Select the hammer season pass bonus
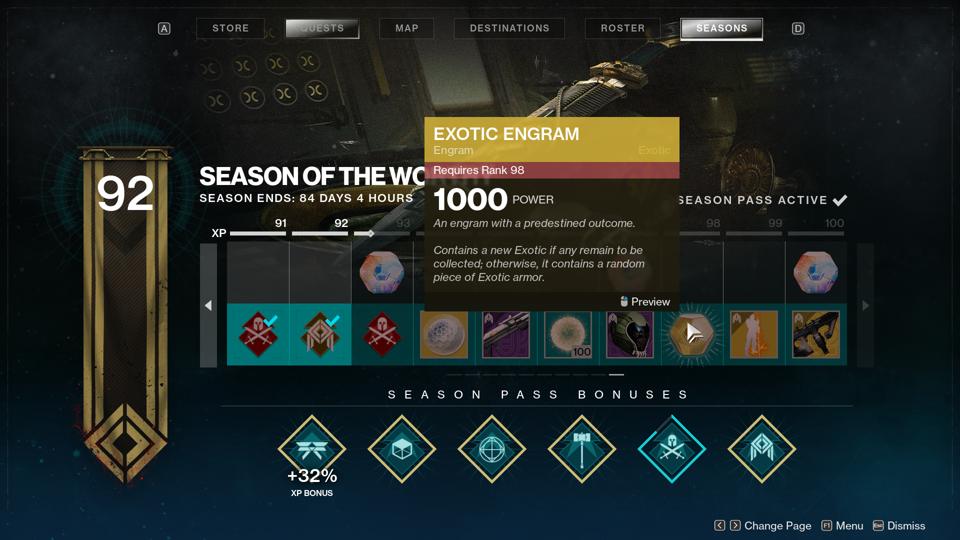960x540 pixels. pyautogui.click(x=582, y=450)
